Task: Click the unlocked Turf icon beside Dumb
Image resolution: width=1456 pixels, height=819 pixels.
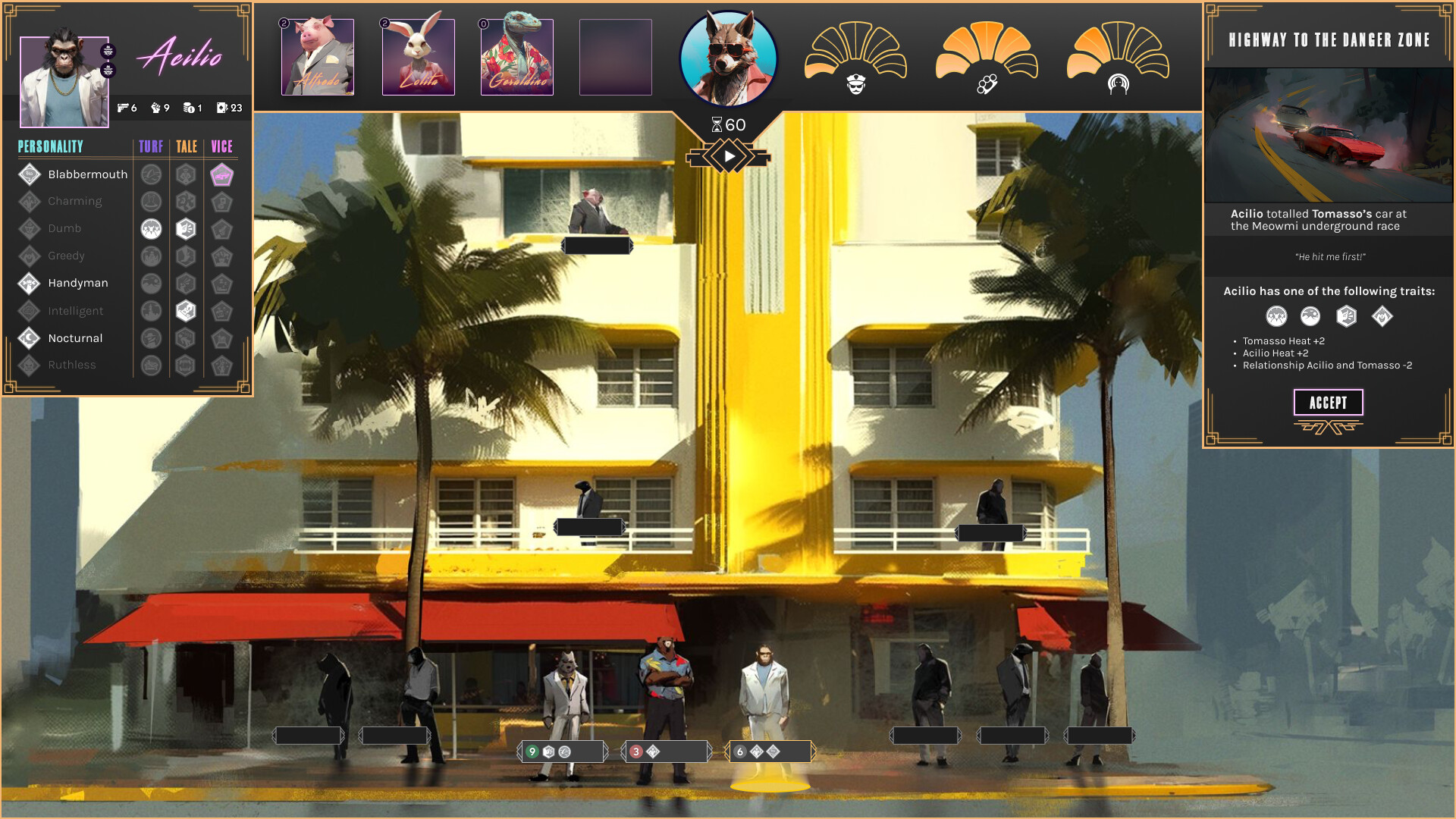Action: (152, 228)
